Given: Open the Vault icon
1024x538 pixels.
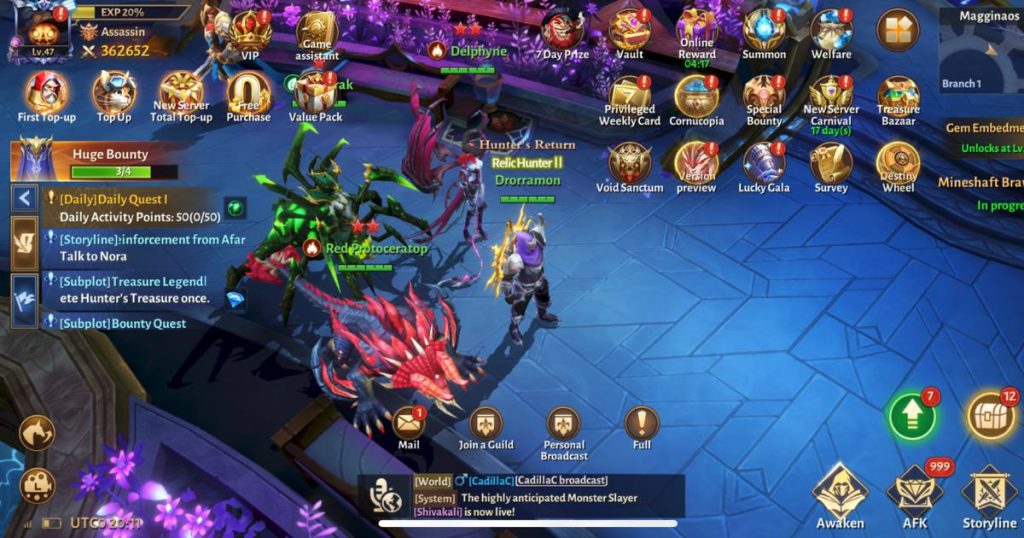Looking at the screenshot, I should (630, 30).
